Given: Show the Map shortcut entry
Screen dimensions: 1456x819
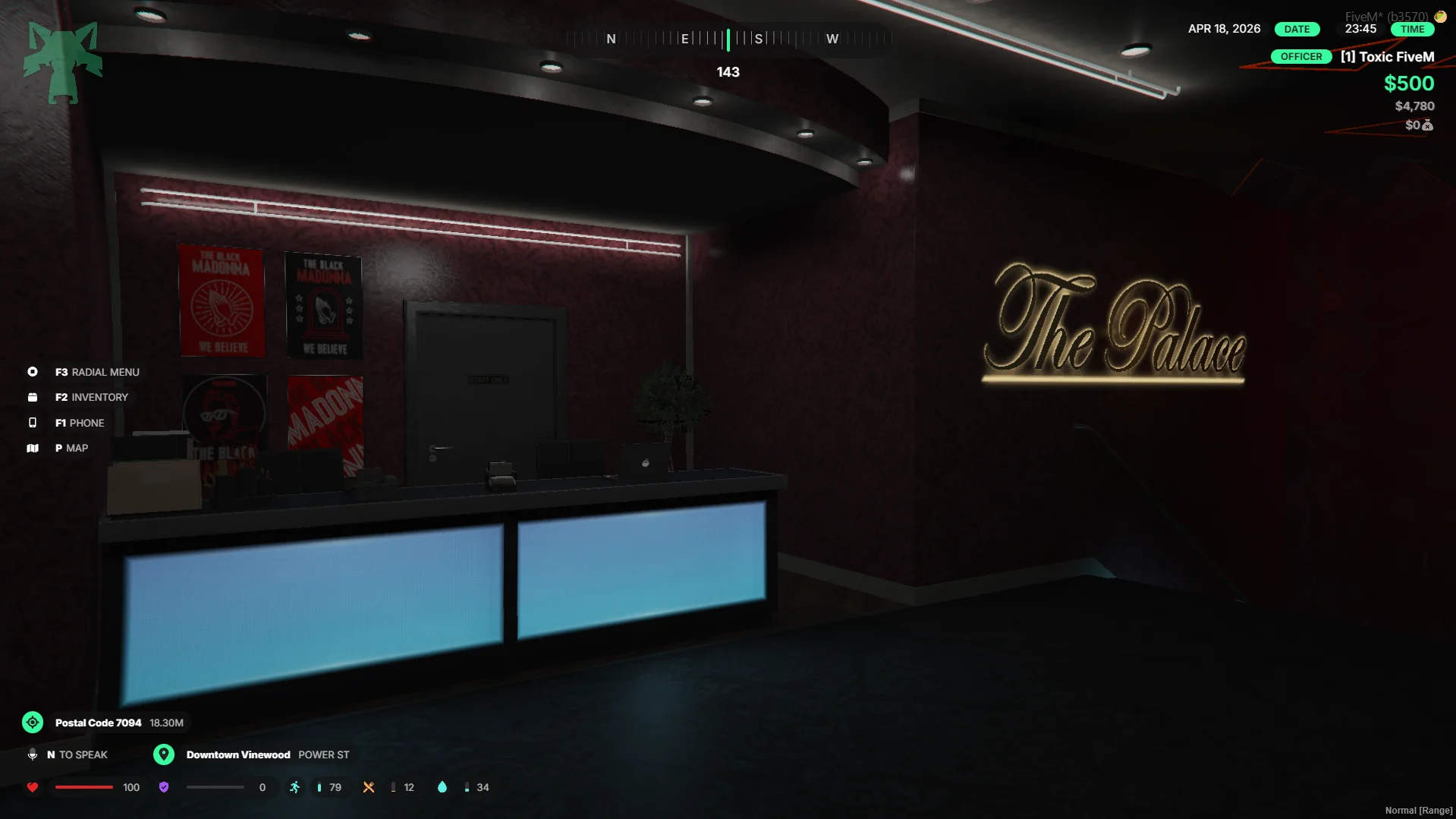Looking at the screenshot, I should [71, 448].
